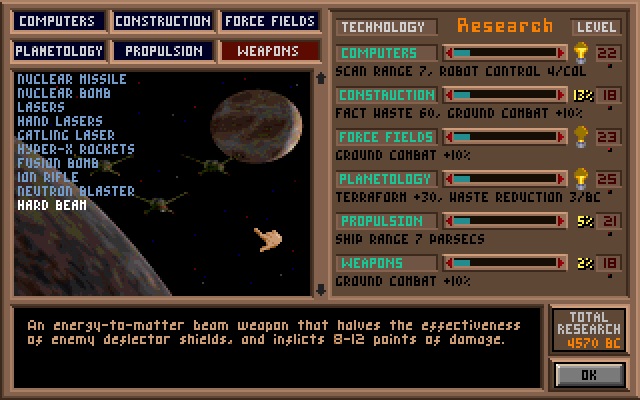Adjust the Construction research slider bar
Viewport: 640px width, 400px height.
pos(505,94)
